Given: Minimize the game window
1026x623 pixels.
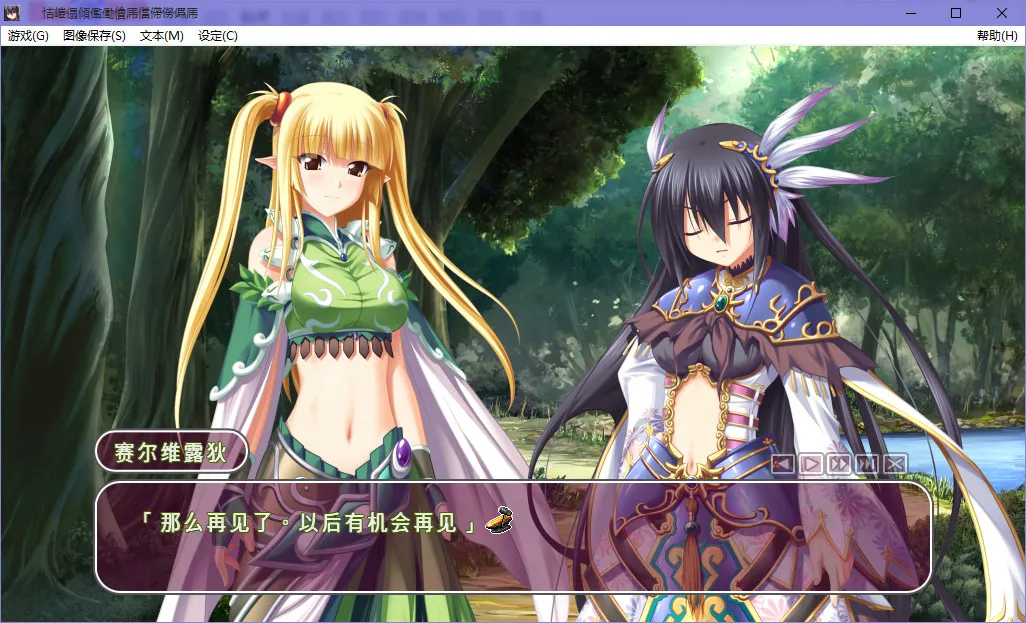Looking at the screenshot, I should click(x=911, y=13).
